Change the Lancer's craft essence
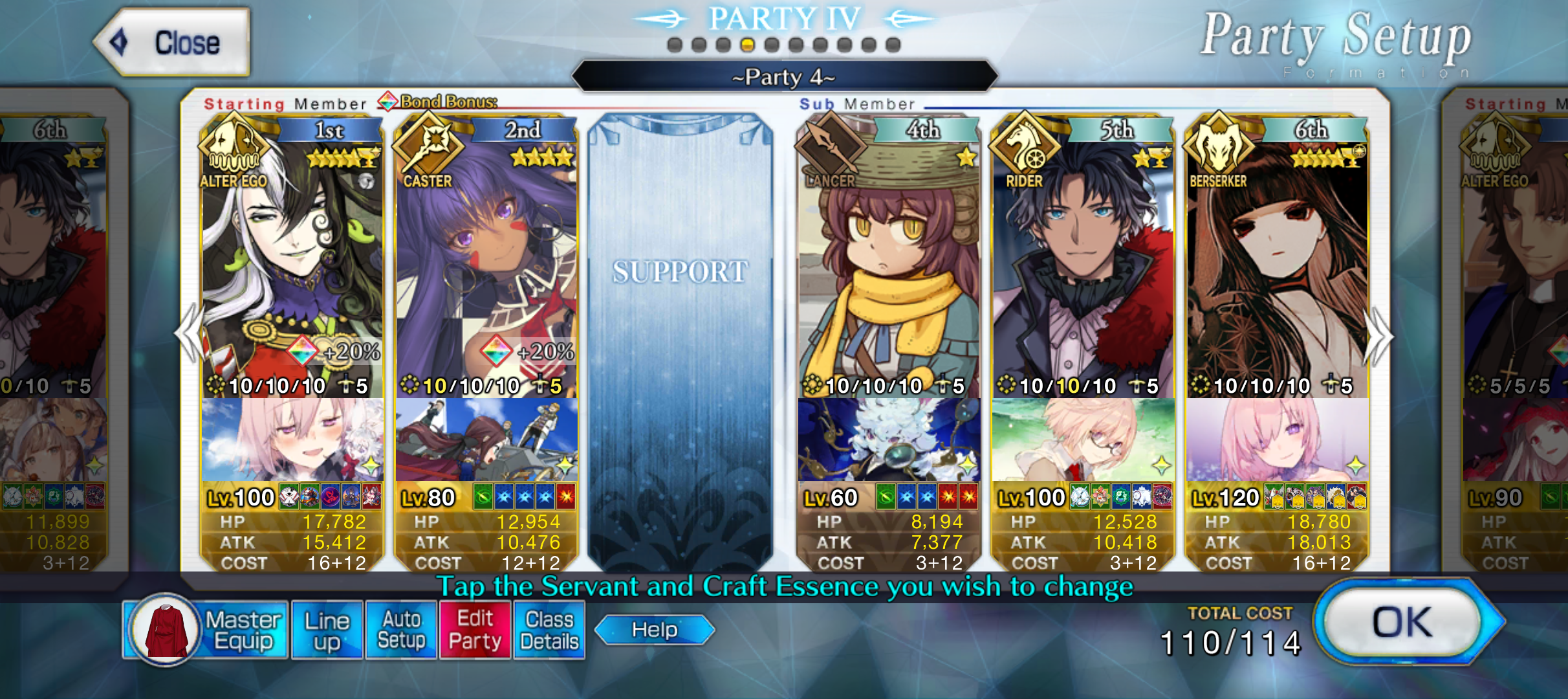1568x699 pixels. [x=889, y=440]
